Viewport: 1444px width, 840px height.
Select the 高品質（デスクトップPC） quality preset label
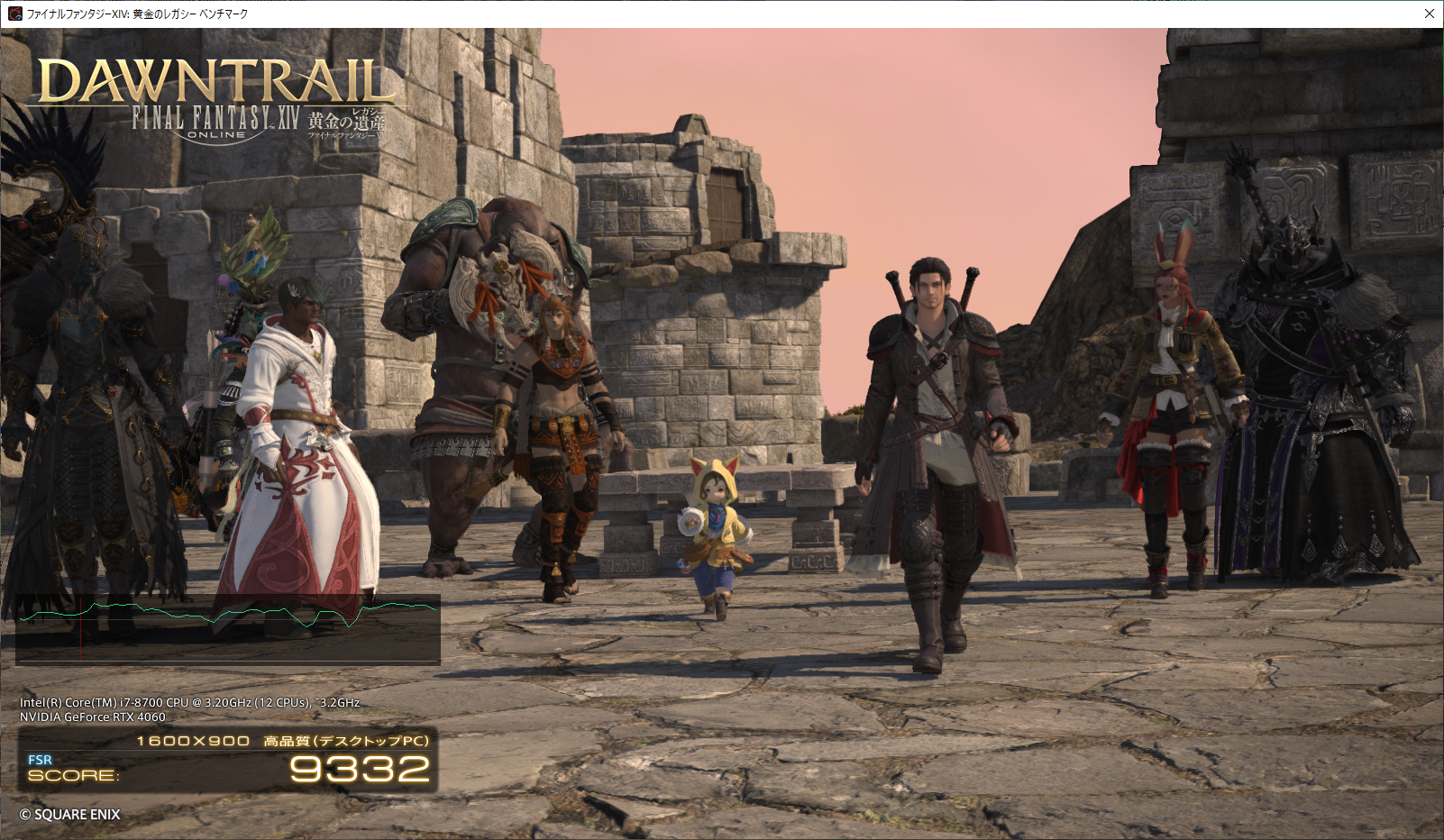coord(347,739)
